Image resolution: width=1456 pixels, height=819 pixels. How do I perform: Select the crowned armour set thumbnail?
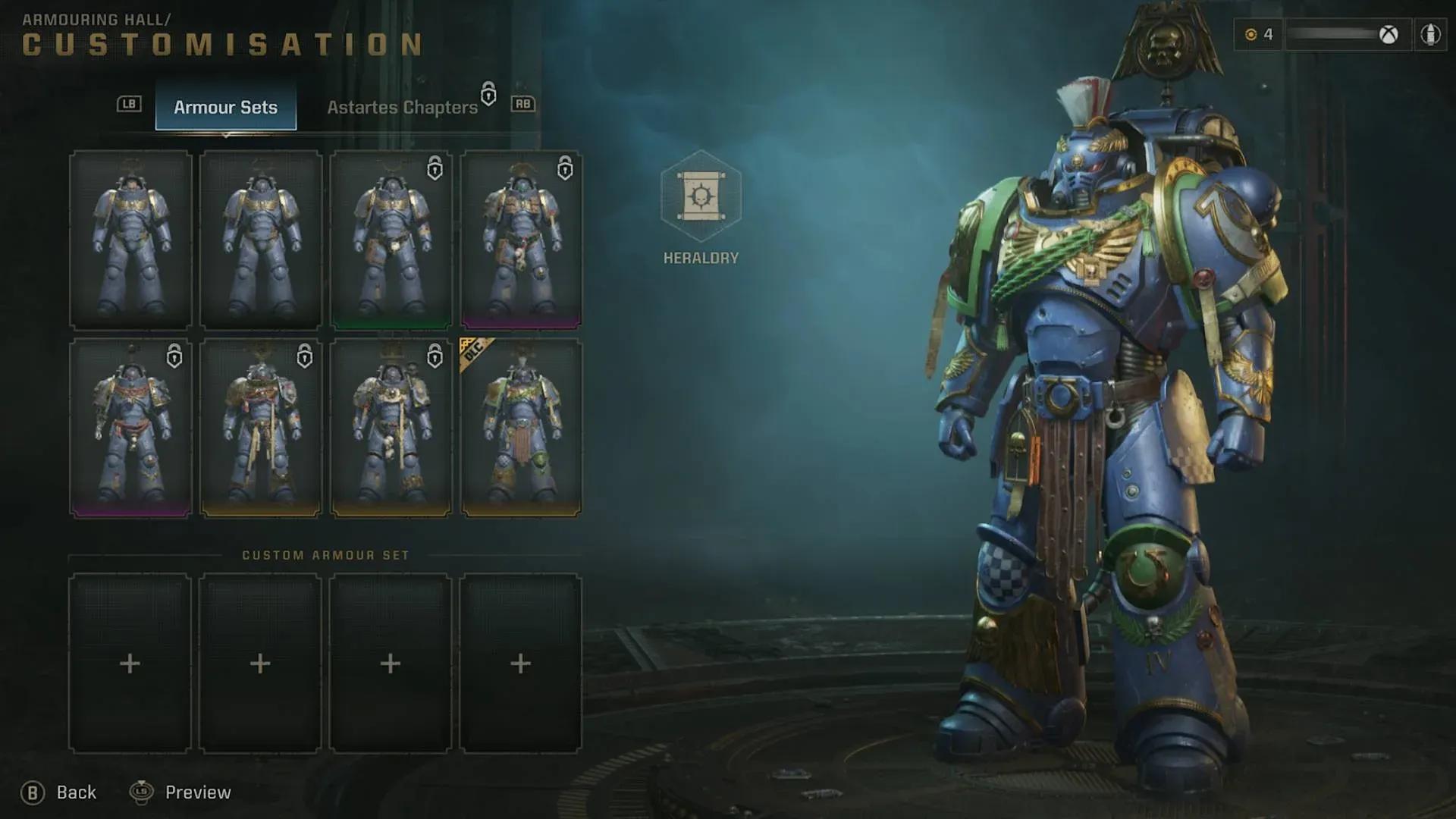(x=391, y=427)
